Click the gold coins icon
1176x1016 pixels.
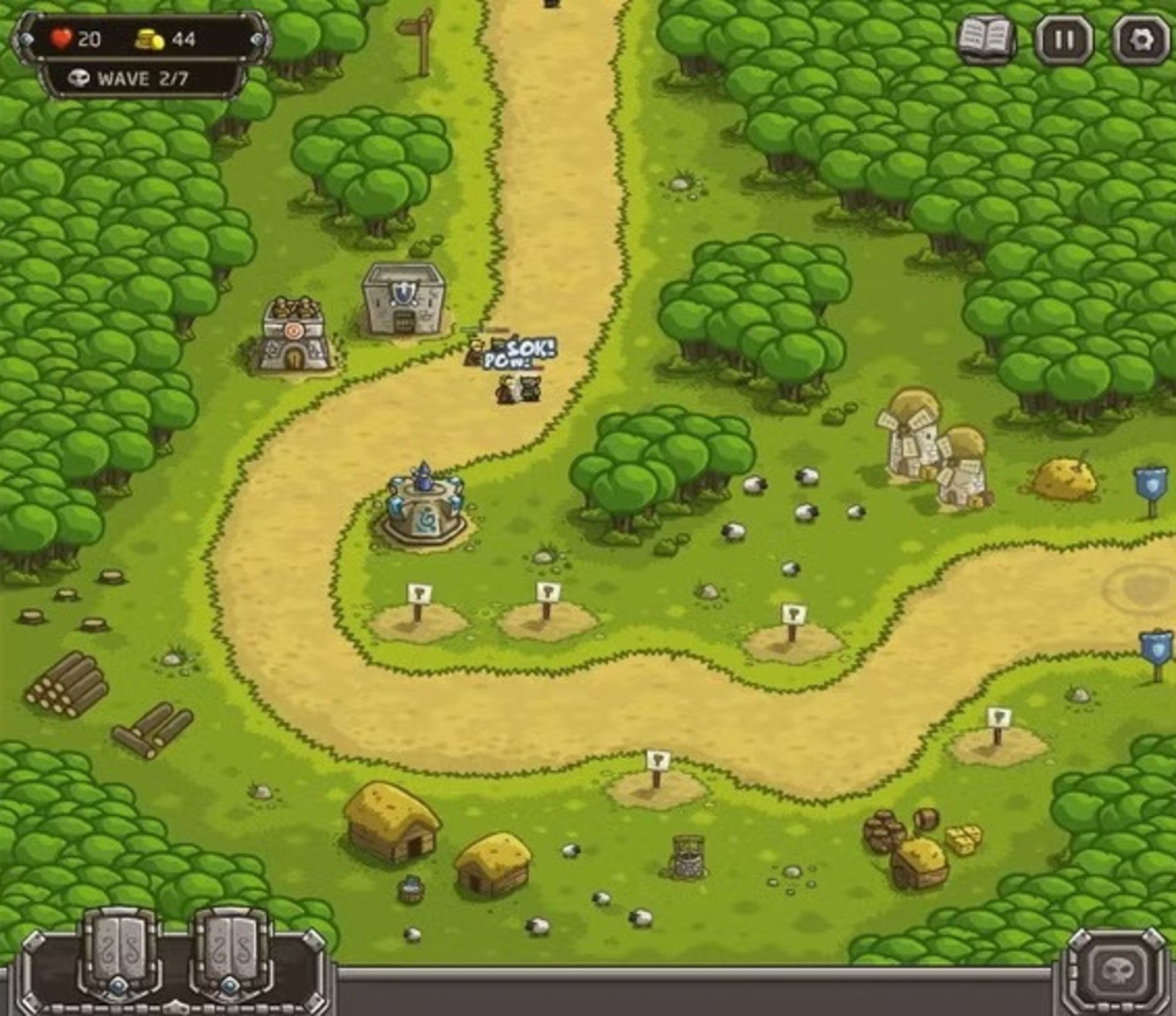pos(148,38)
